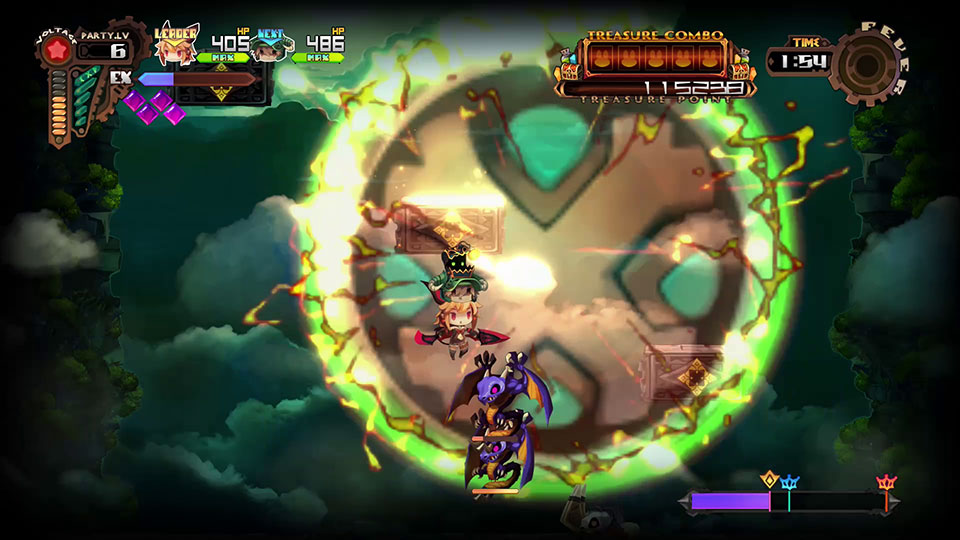Click the red star Voltage emblem

pyautogui.click(x=56, y=53)
